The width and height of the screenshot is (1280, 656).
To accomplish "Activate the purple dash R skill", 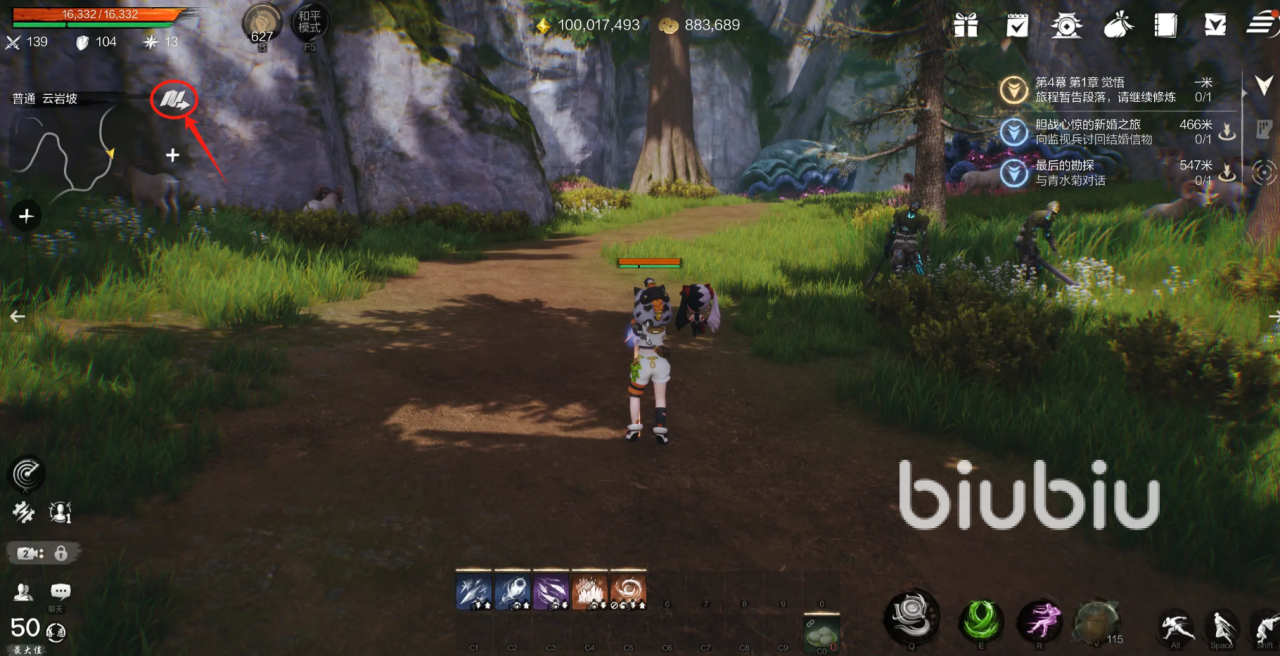I will (x=1040, y=620).
